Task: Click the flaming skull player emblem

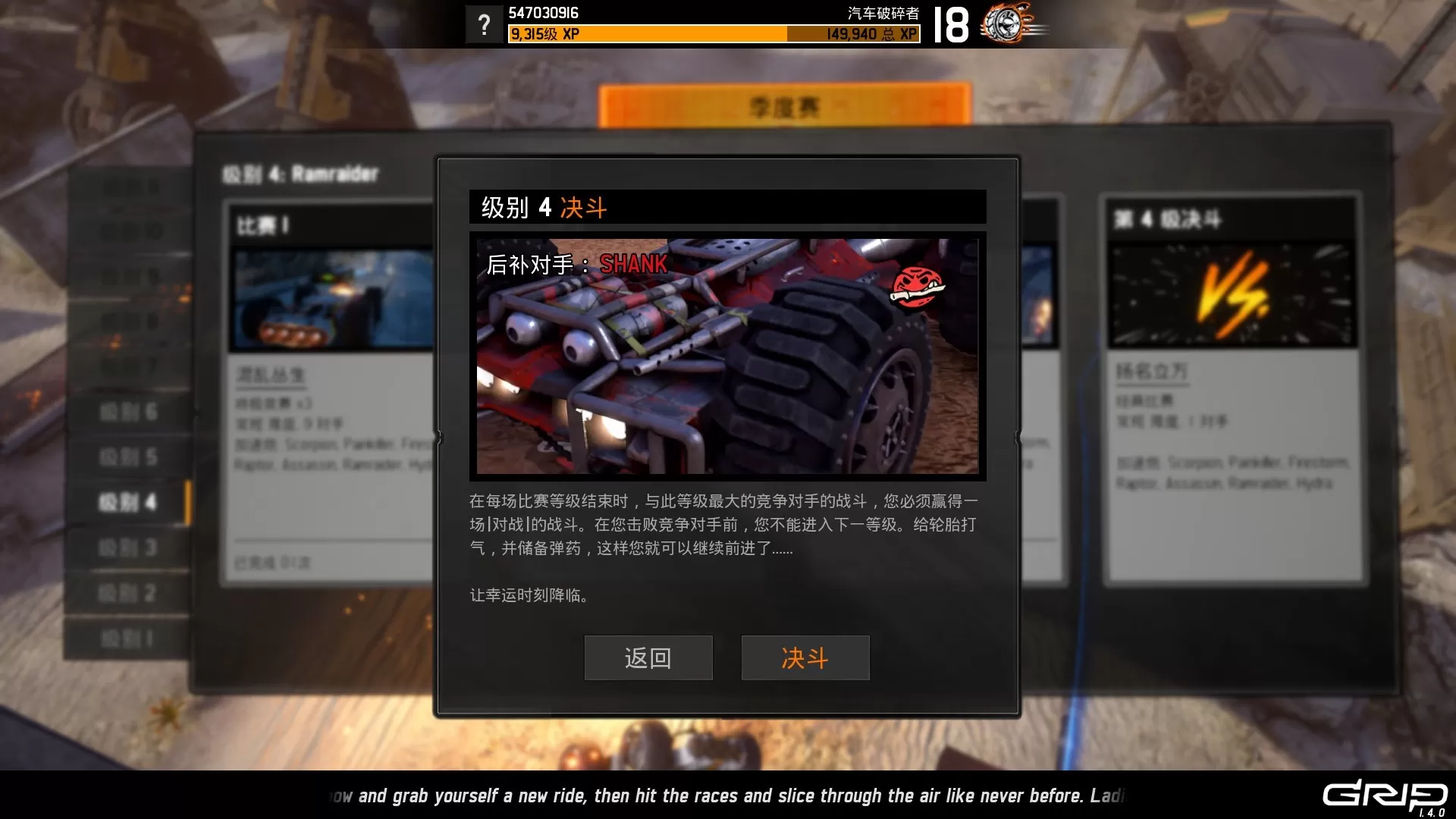Action: coord(1009,24)
